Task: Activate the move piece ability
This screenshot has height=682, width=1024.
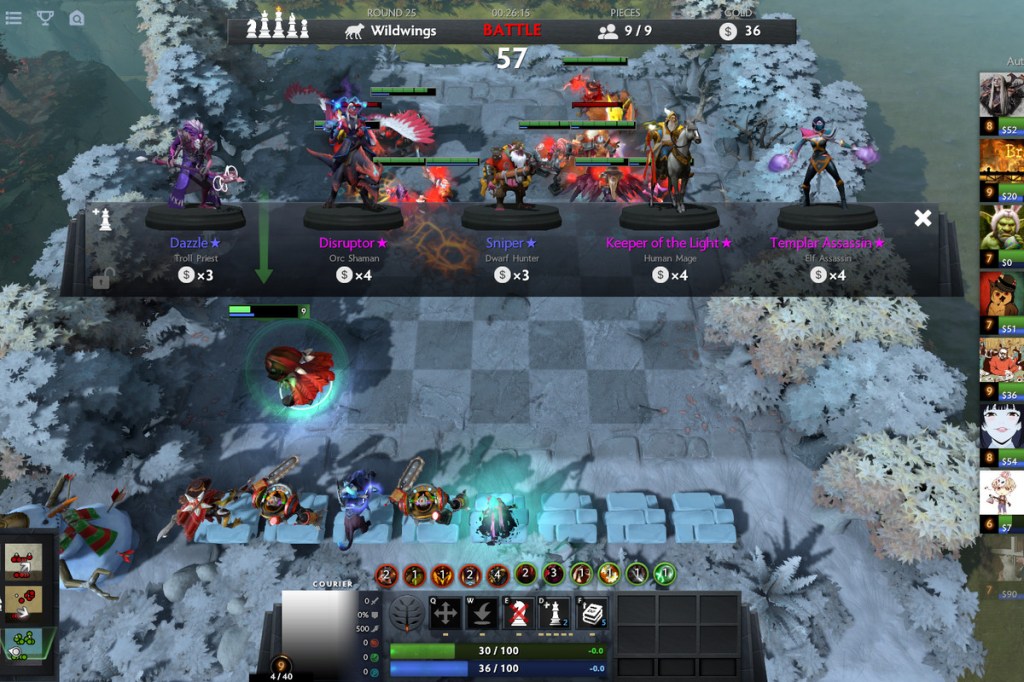Action: click(x=446, y=613)
